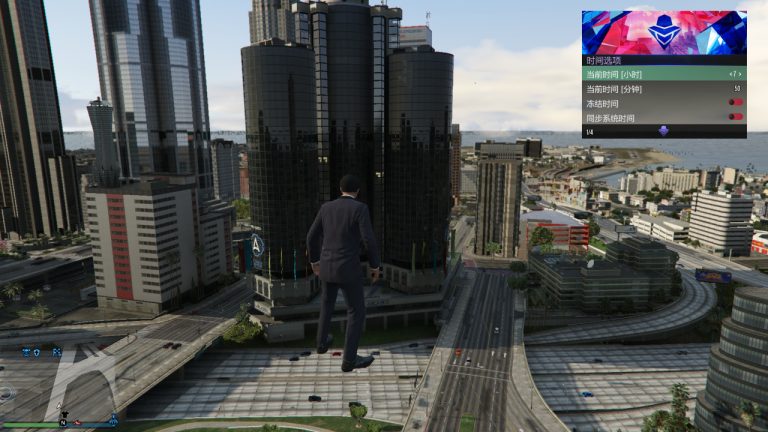Screen dimensions: 768x432
Task: Click the scroll arrow icon in menu footer
Action: pos(663,131)
